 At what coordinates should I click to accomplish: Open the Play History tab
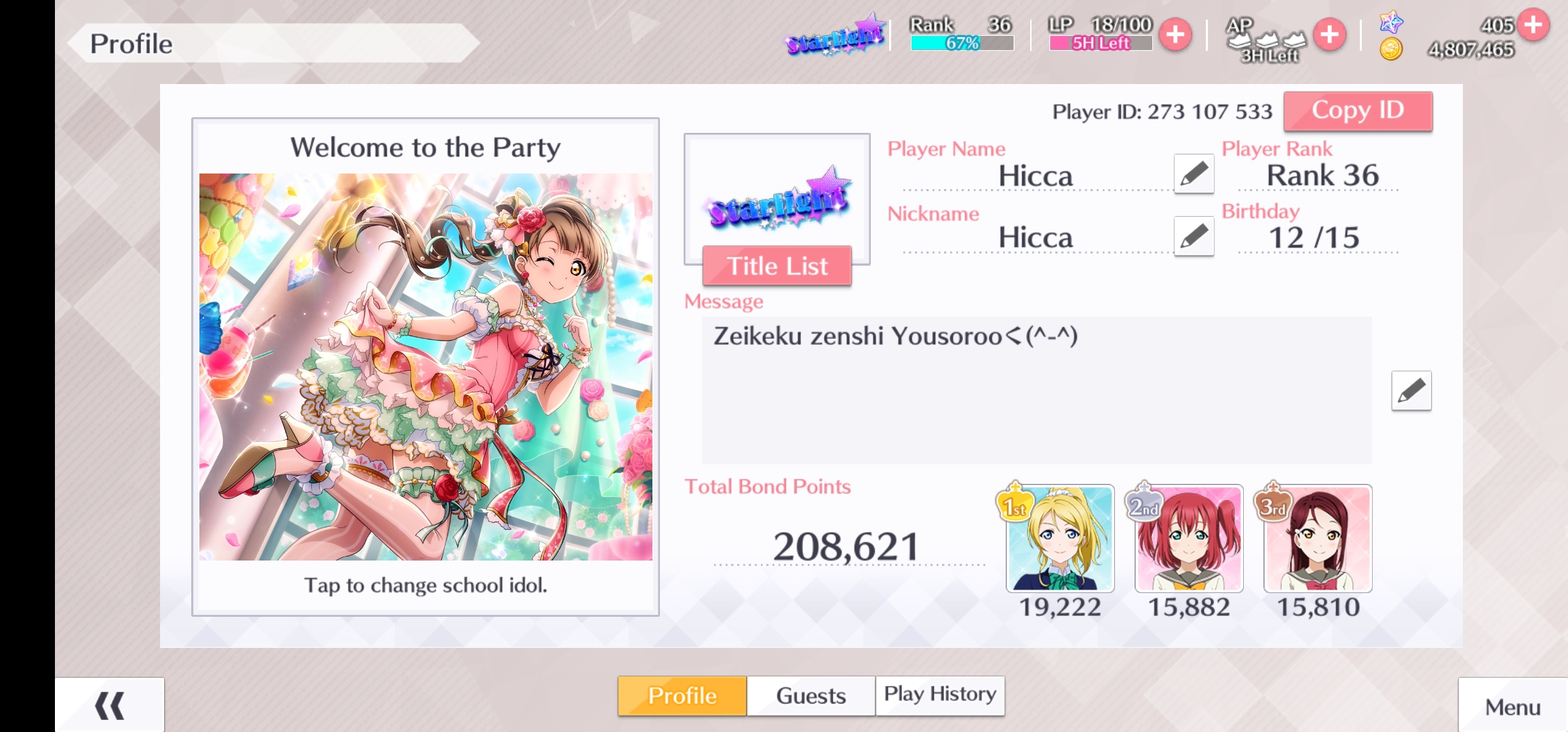pyautogui.click(x=940, y=694)
